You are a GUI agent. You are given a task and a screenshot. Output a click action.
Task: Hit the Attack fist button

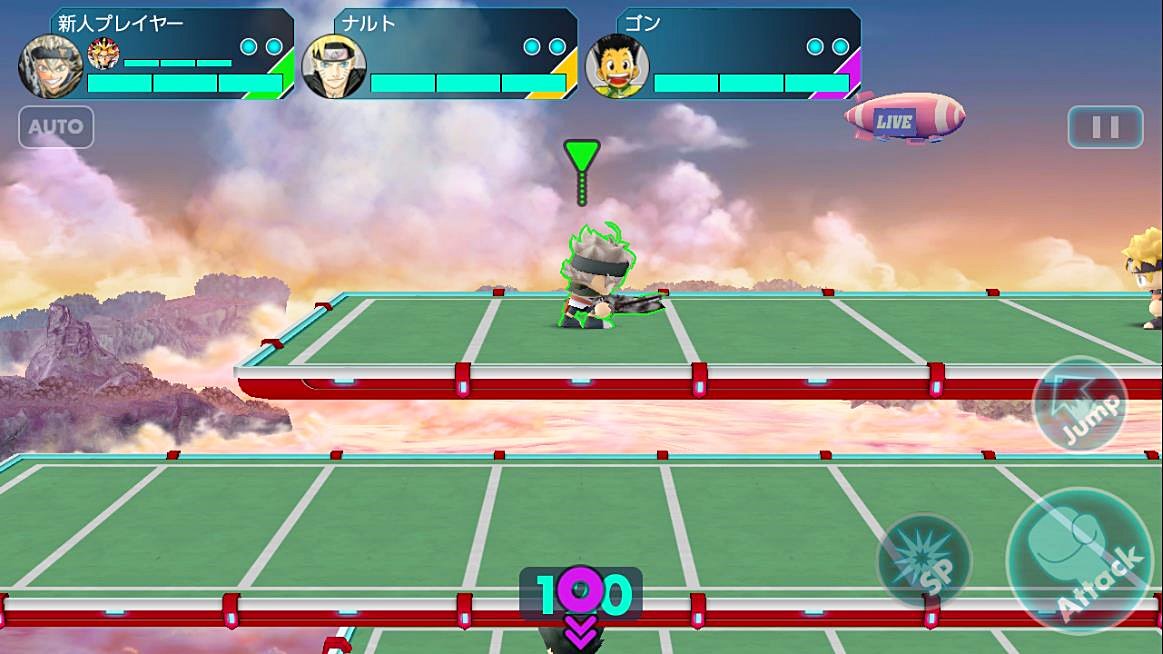[1080, 561]
